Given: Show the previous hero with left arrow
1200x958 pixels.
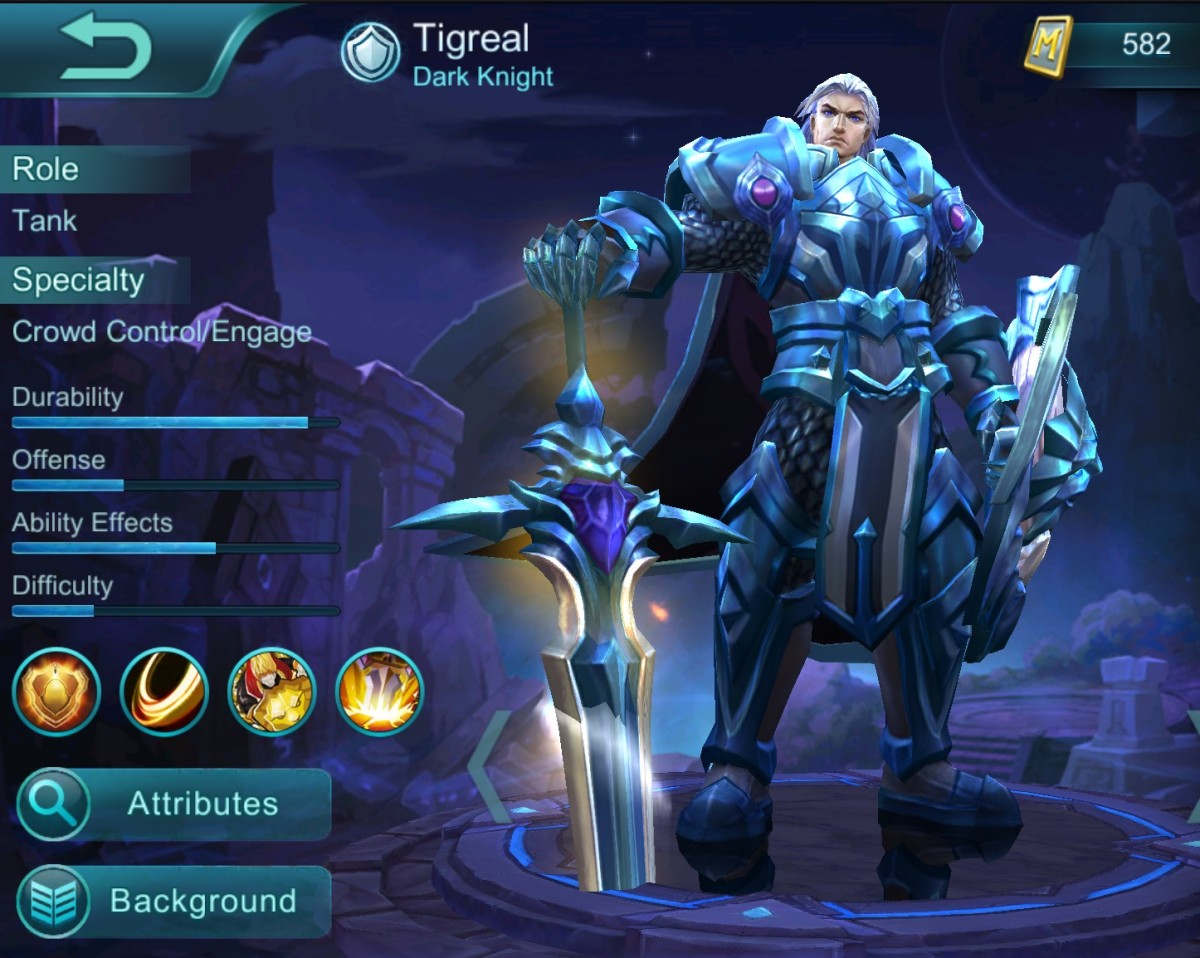Looking at the screenshot, I should (489, 766).
